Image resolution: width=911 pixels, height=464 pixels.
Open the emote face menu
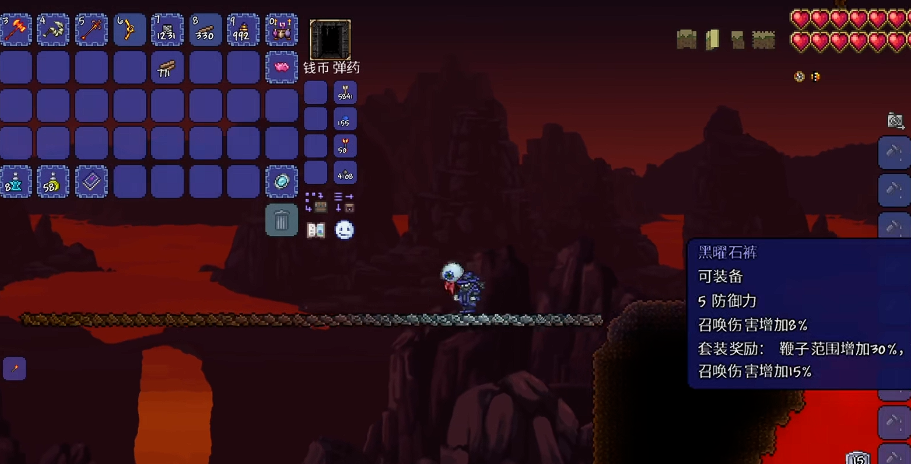(344, 230)
